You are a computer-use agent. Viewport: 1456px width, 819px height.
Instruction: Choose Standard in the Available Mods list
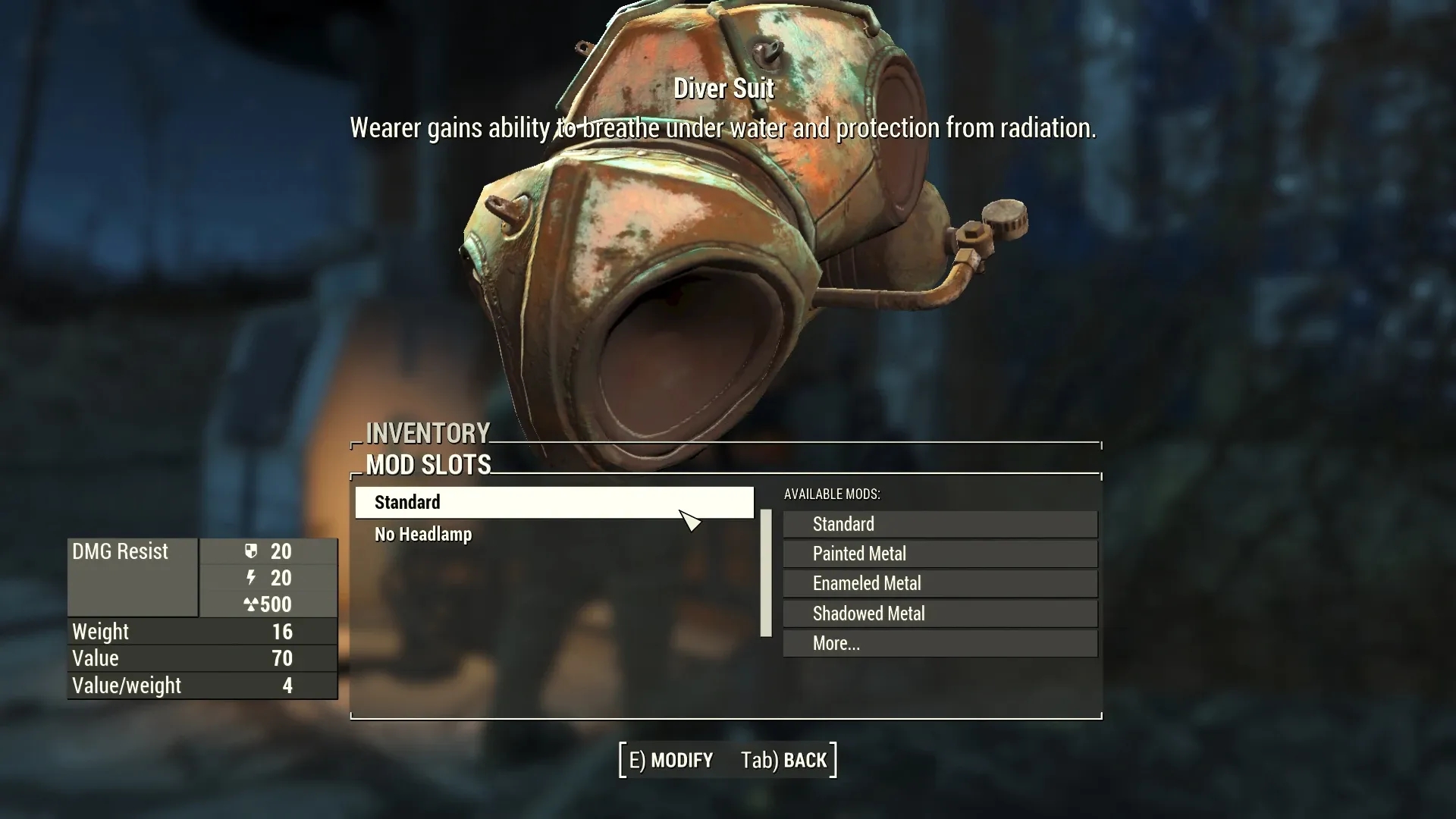click(940, 524)
